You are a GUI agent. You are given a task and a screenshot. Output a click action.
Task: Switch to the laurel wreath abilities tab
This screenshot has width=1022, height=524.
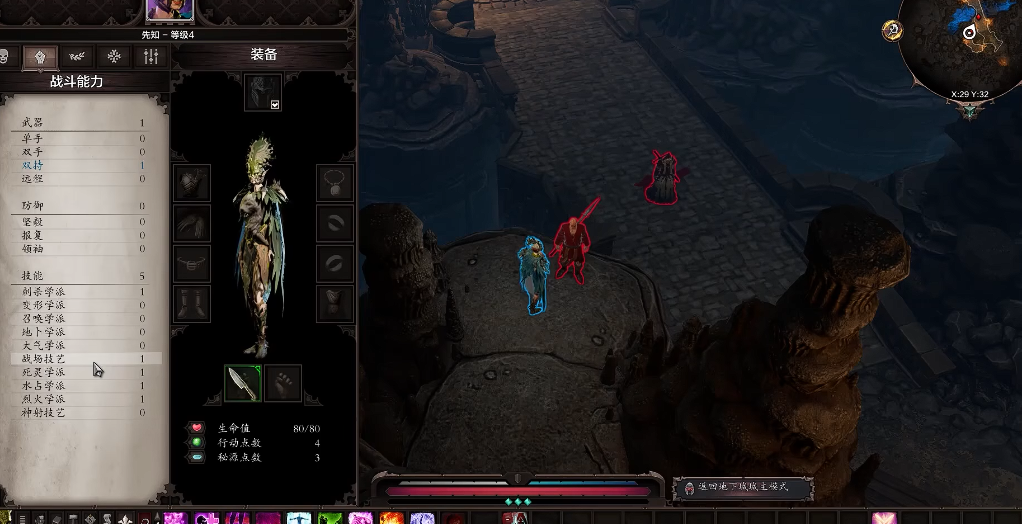tap(77, 57)
